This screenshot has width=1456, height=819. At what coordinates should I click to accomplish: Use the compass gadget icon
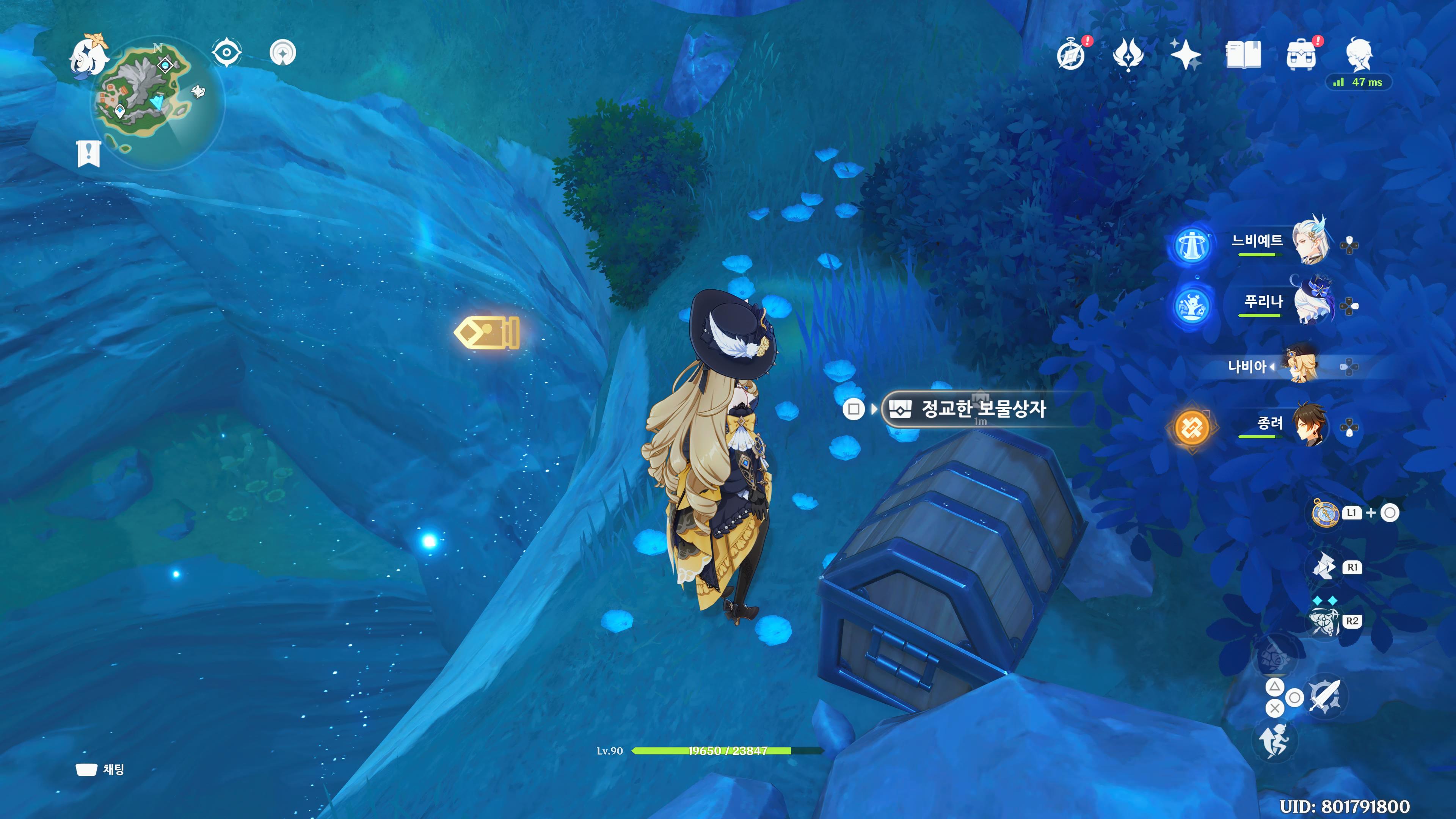(1324, 513)
